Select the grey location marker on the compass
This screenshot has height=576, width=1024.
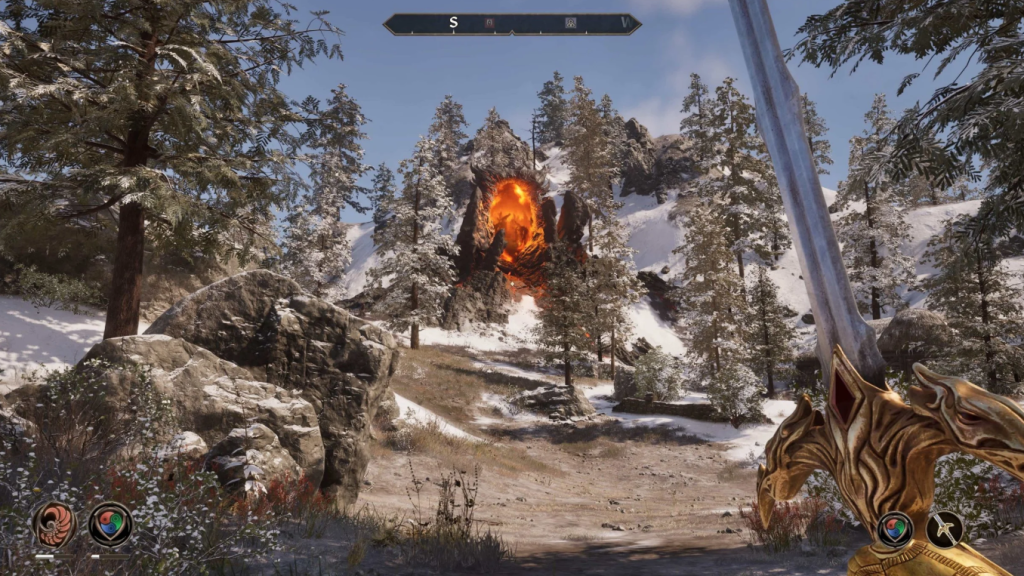[x=570, y=22]
